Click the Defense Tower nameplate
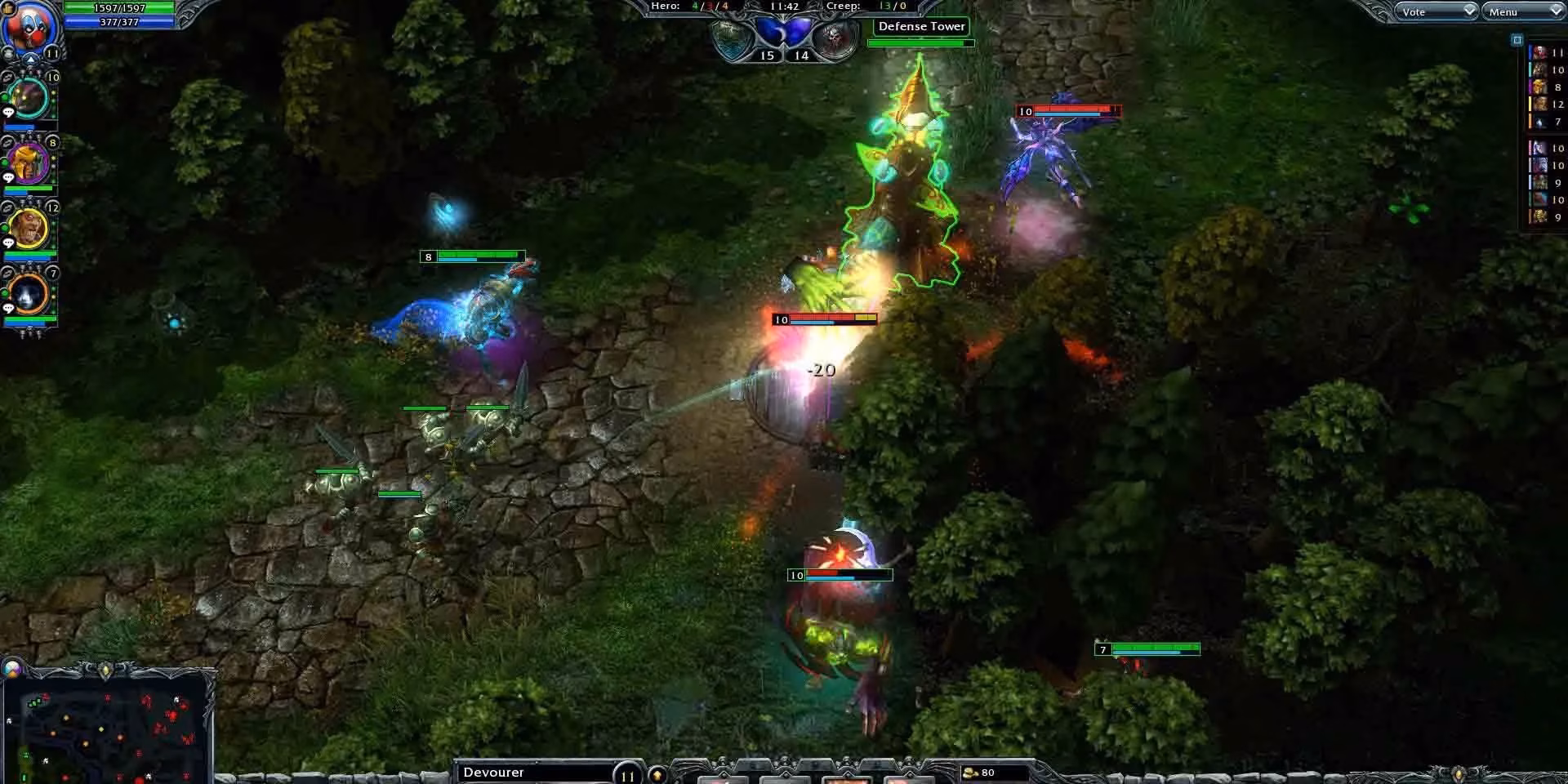The height and width of the screenshot is (784, 1568). pos(920,26)
